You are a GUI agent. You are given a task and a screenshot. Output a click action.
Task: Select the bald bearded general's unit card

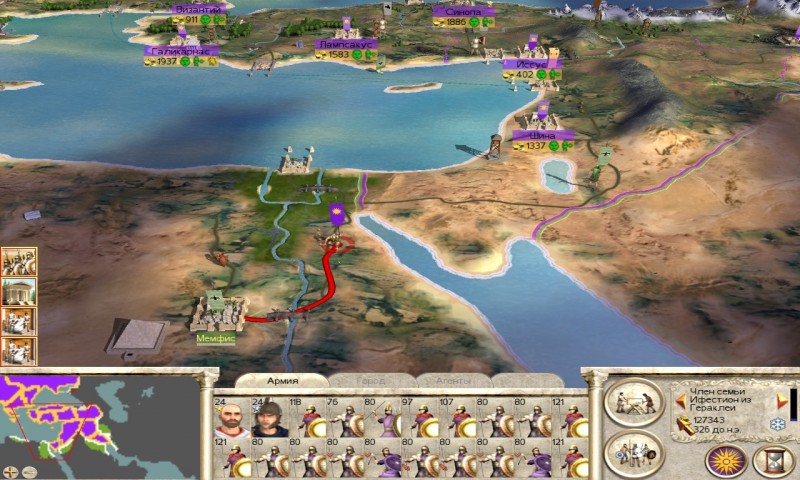coord(229,420)
